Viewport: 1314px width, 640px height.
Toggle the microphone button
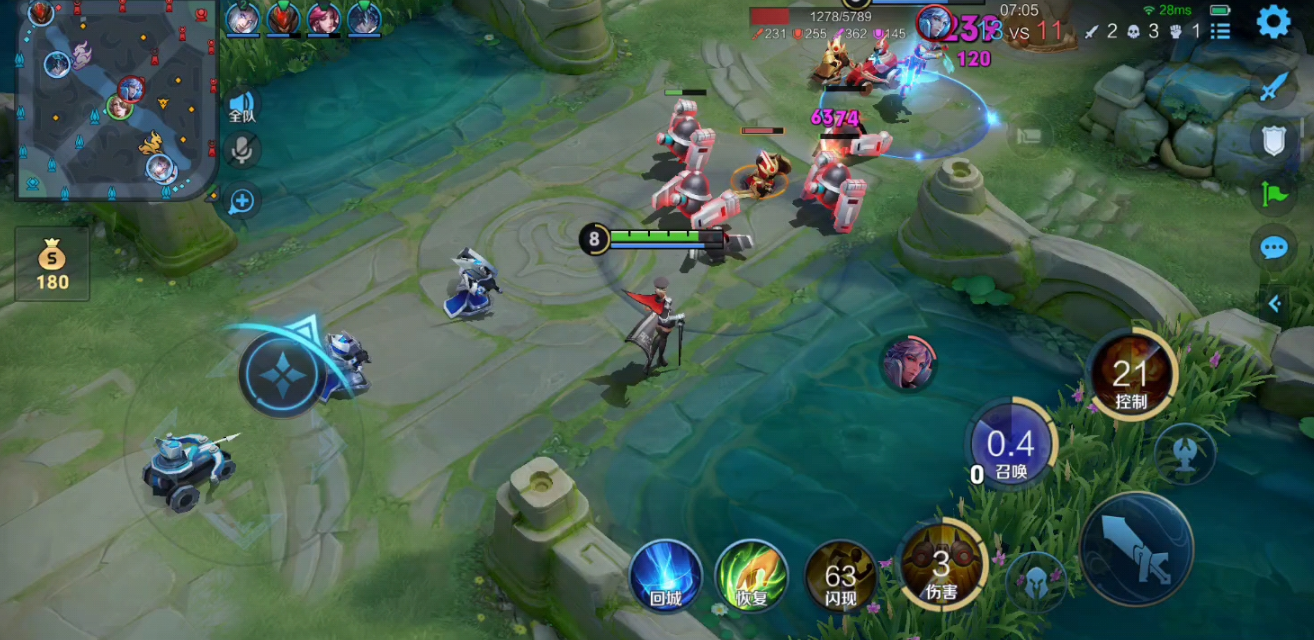tap(241, 151)
